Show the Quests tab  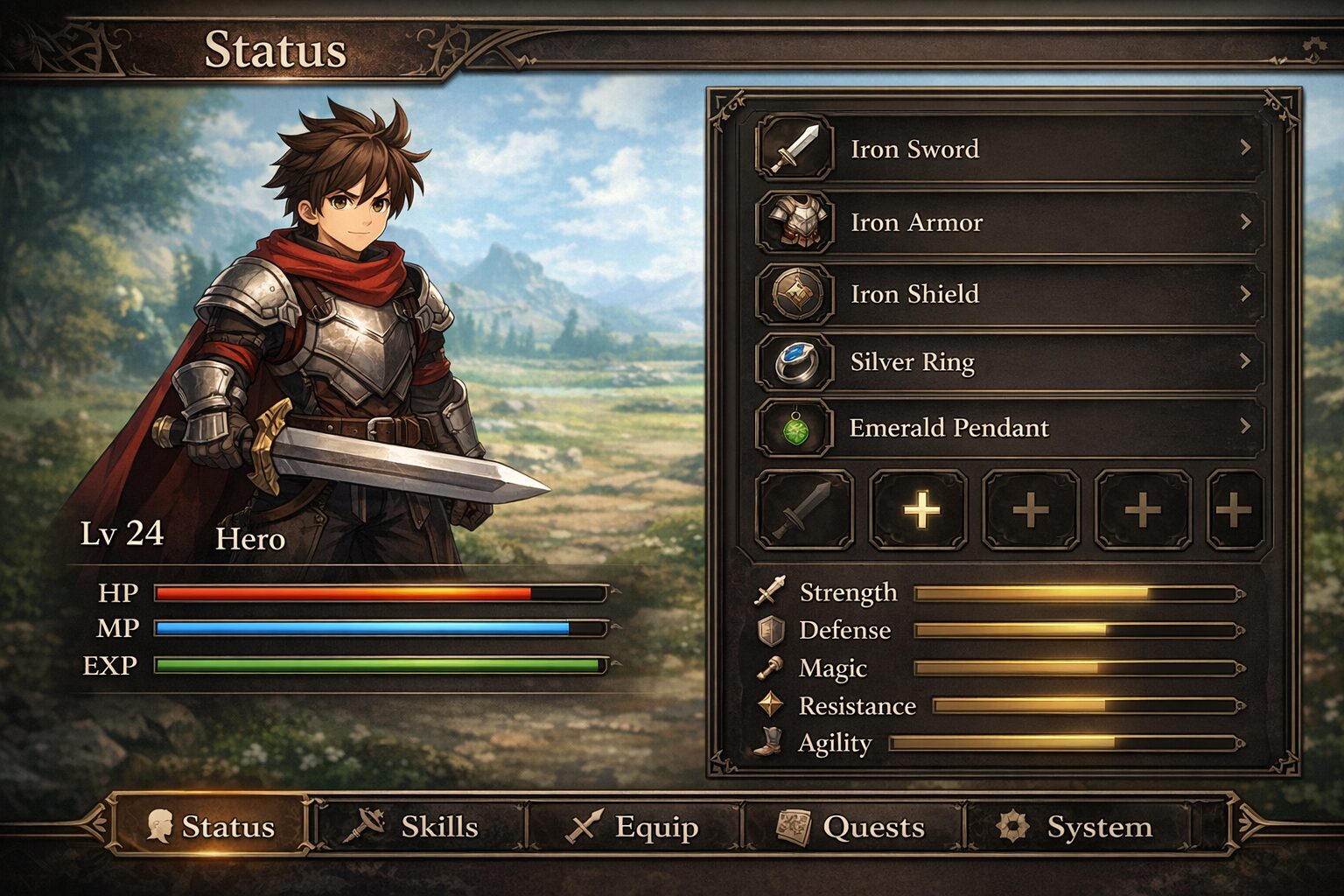click(852, 826)
